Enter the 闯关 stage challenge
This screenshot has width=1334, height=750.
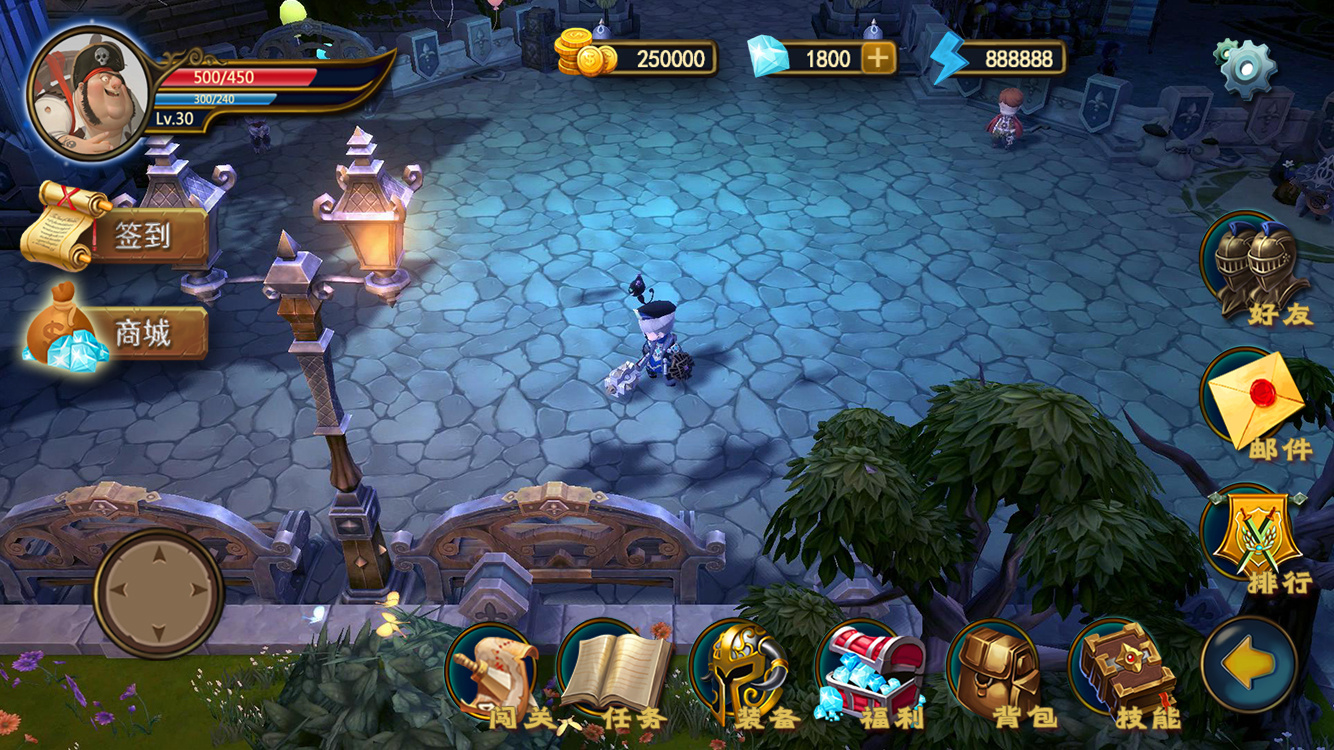[494, 672]
